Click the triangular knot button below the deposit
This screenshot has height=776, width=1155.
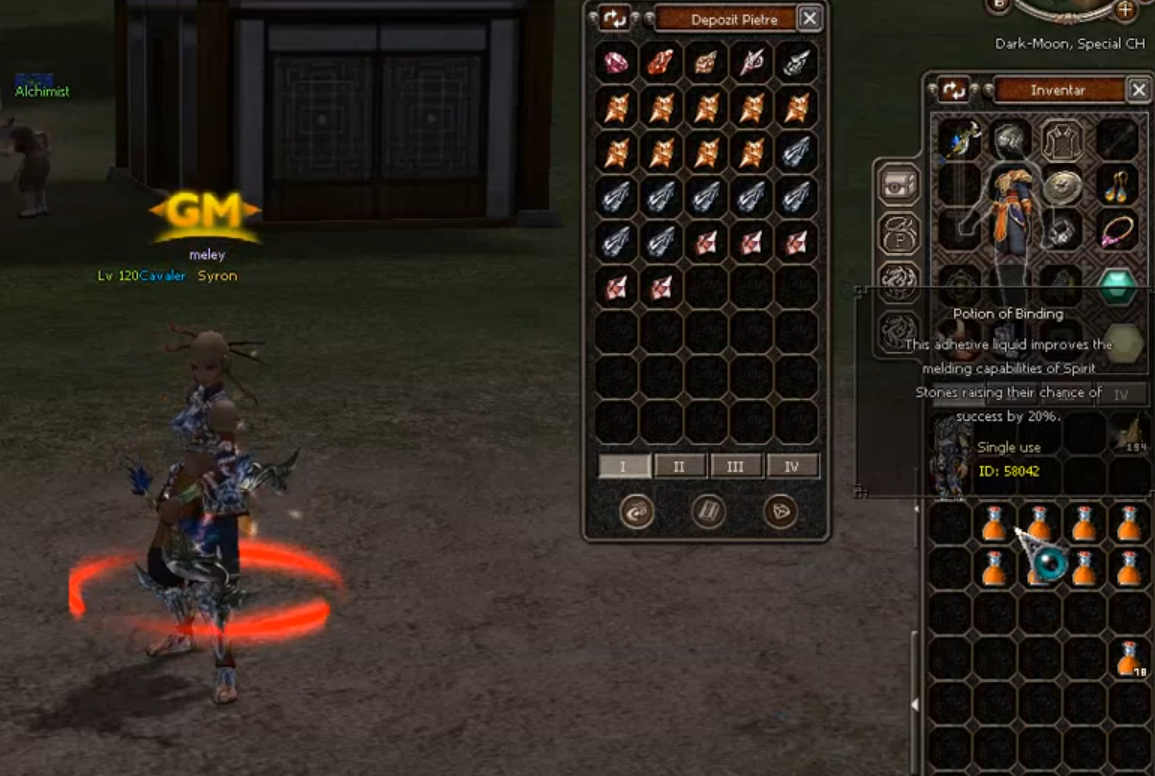[780, 512]
